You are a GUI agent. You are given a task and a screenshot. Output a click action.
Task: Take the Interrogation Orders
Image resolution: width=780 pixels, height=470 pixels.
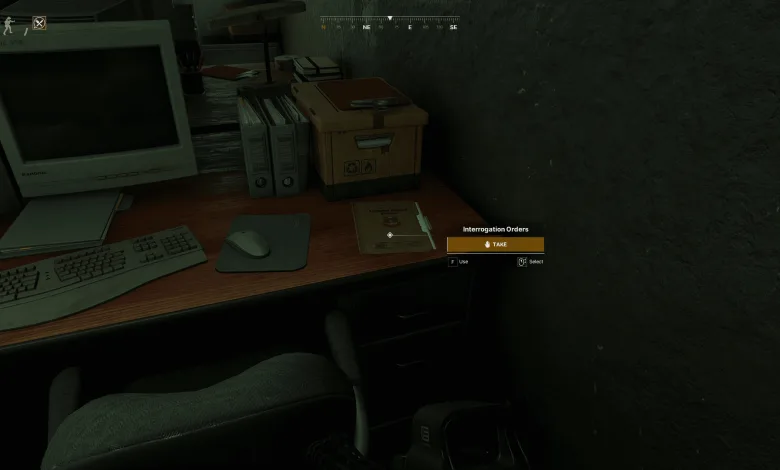point(495,244)
